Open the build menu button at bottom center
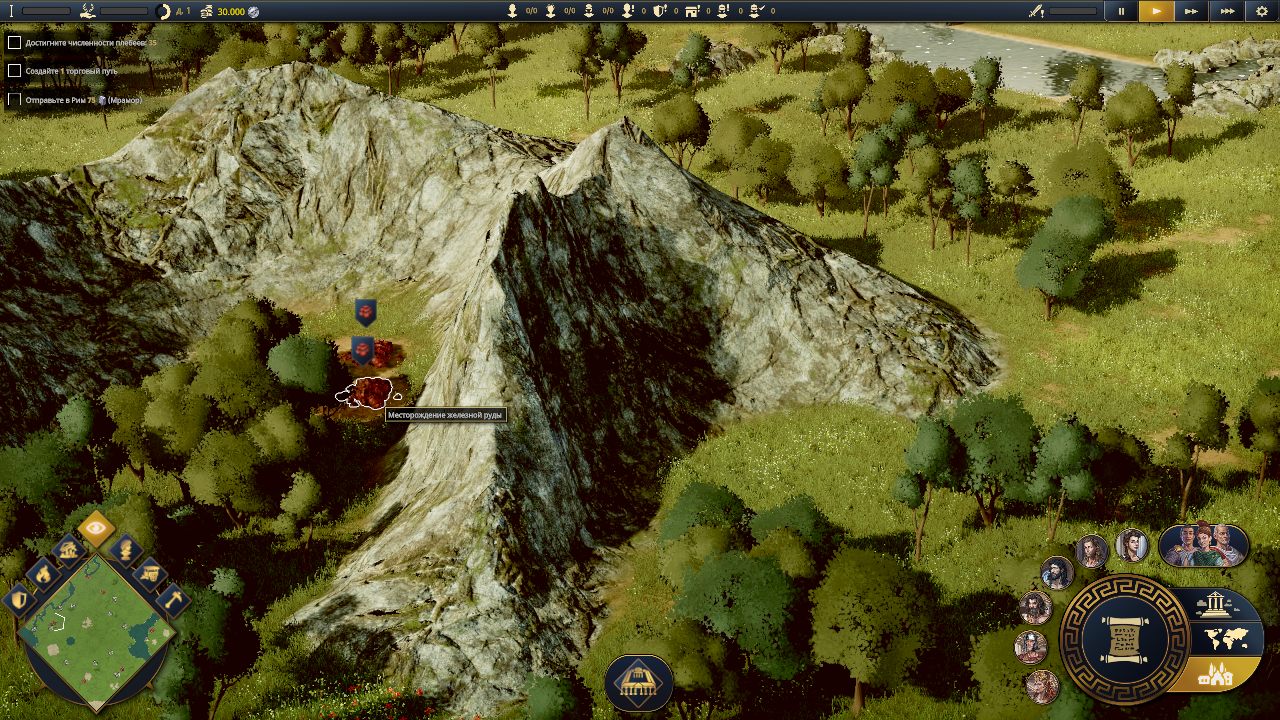The width and height of the screenshot is (1280, 720). pyautogui.click(x=639, y=682)
